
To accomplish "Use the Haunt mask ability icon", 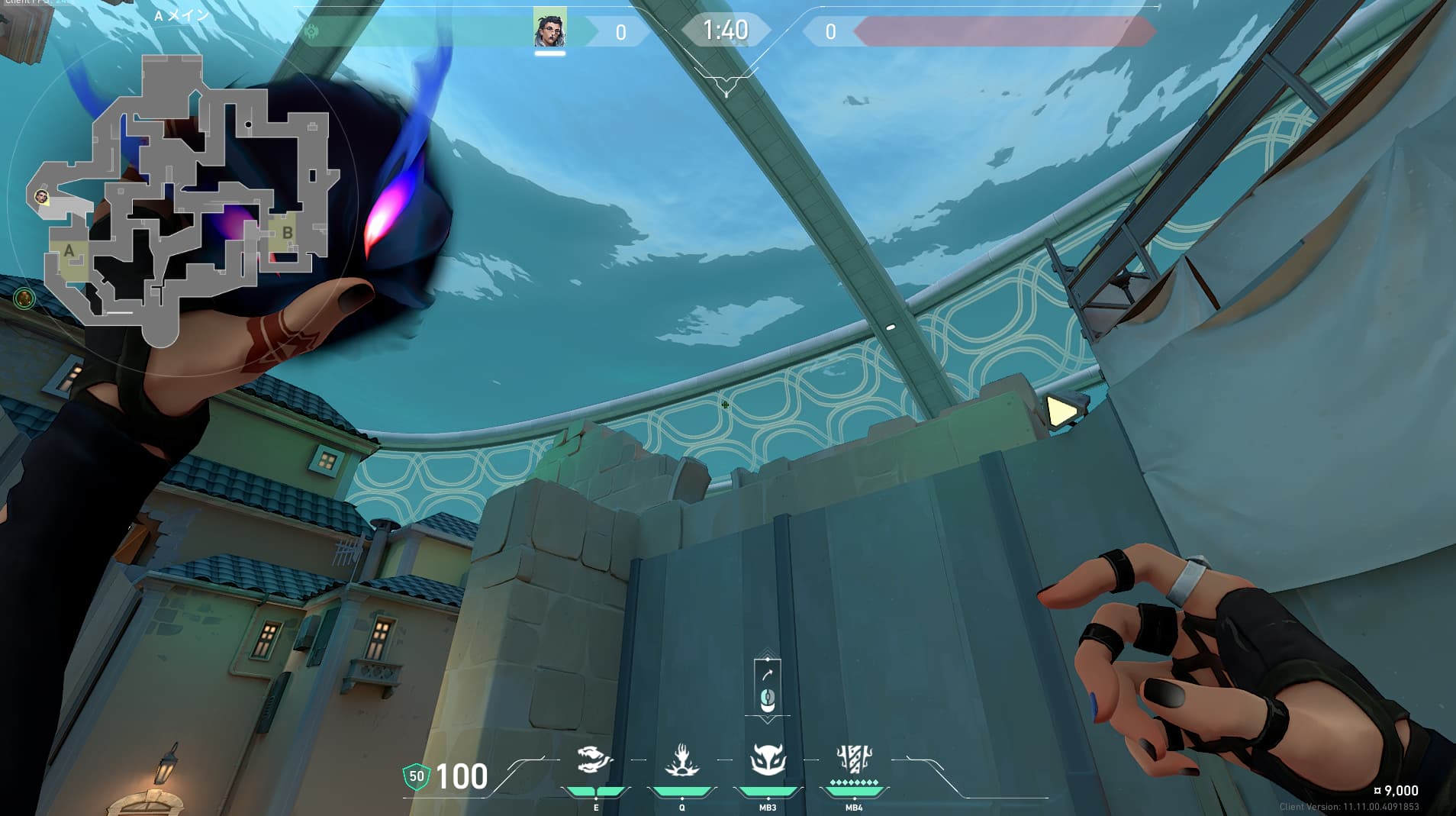I will coord(767,761).
